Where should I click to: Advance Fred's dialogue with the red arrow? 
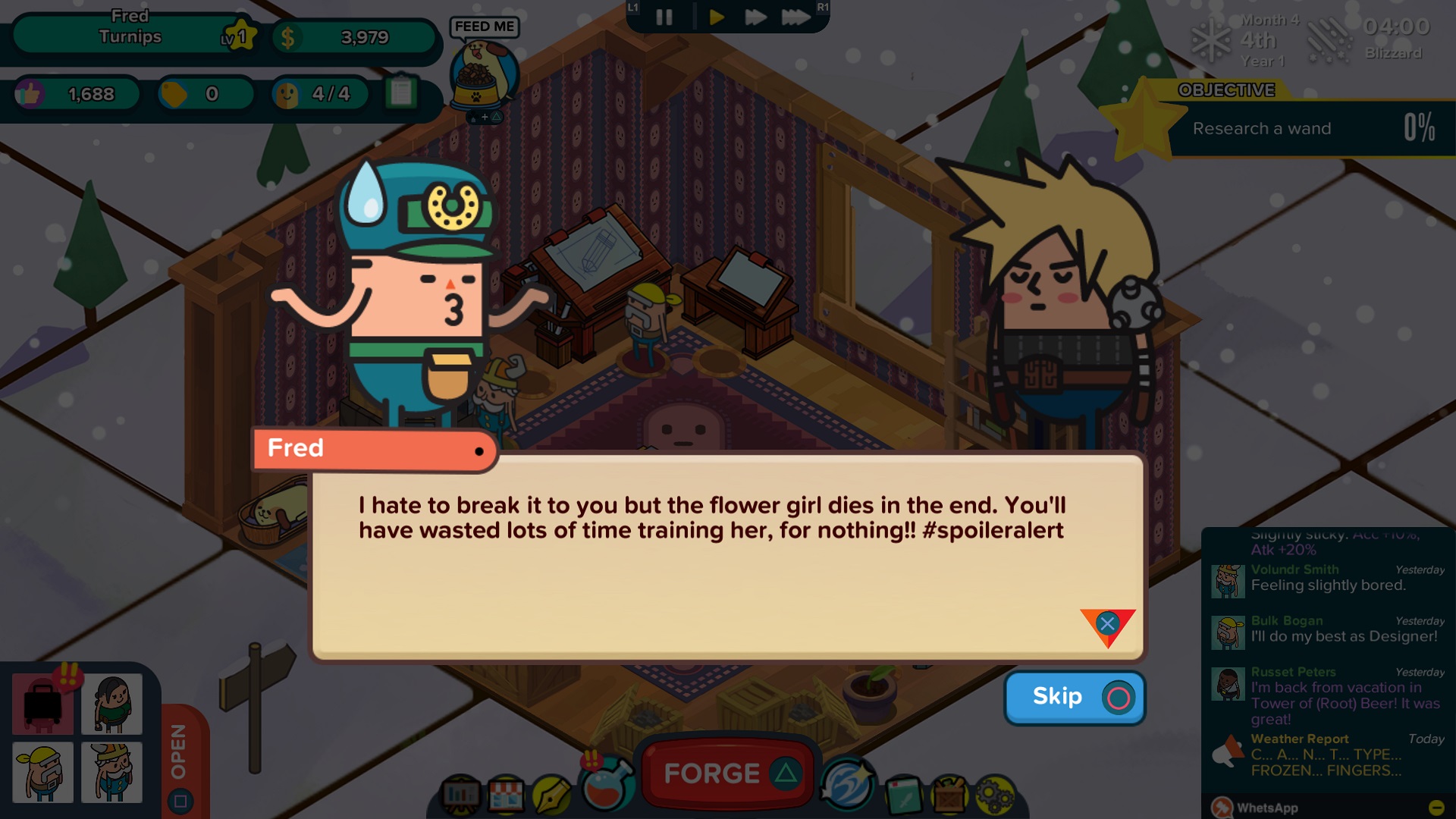click(1107, 626)
